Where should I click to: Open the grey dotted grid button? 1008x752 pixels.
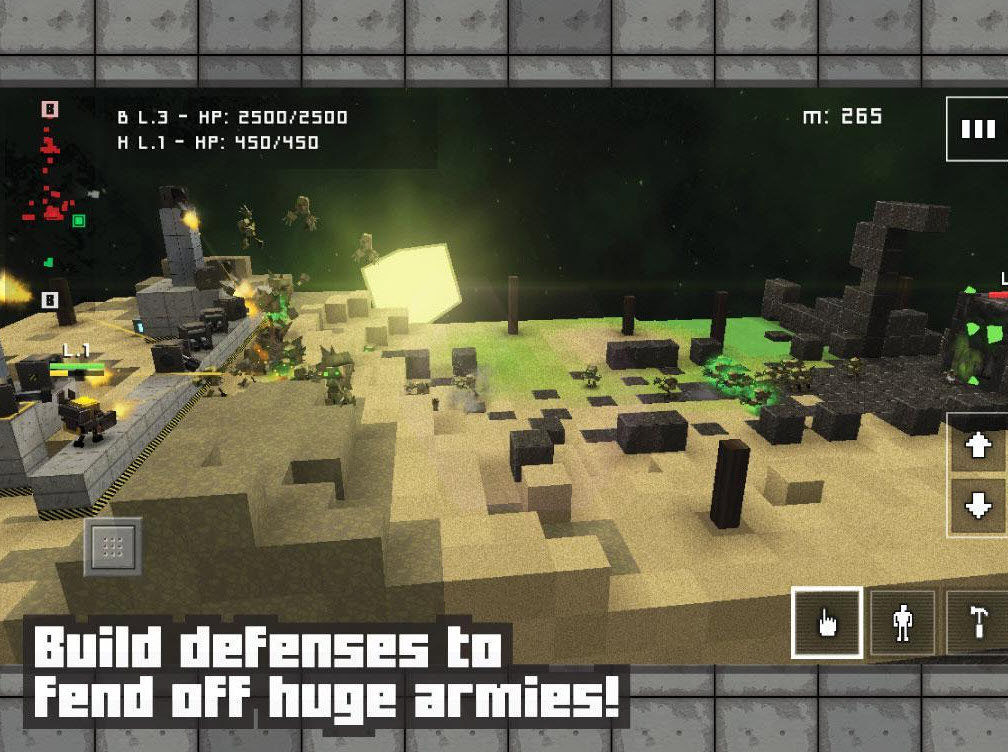tap(112, 546)
